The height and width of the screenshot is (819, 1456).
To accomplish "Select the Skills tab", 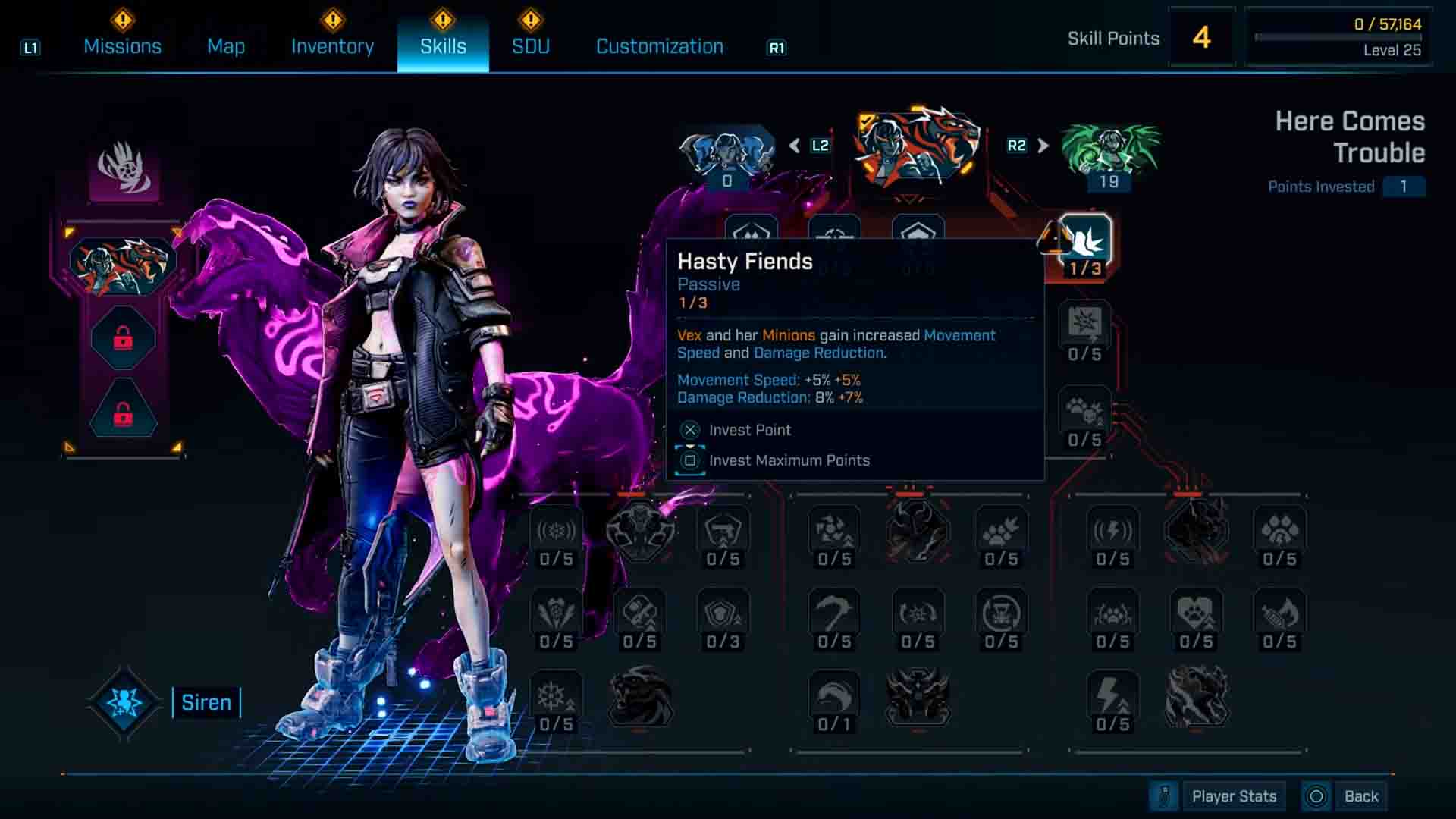I will click(443, 46).
